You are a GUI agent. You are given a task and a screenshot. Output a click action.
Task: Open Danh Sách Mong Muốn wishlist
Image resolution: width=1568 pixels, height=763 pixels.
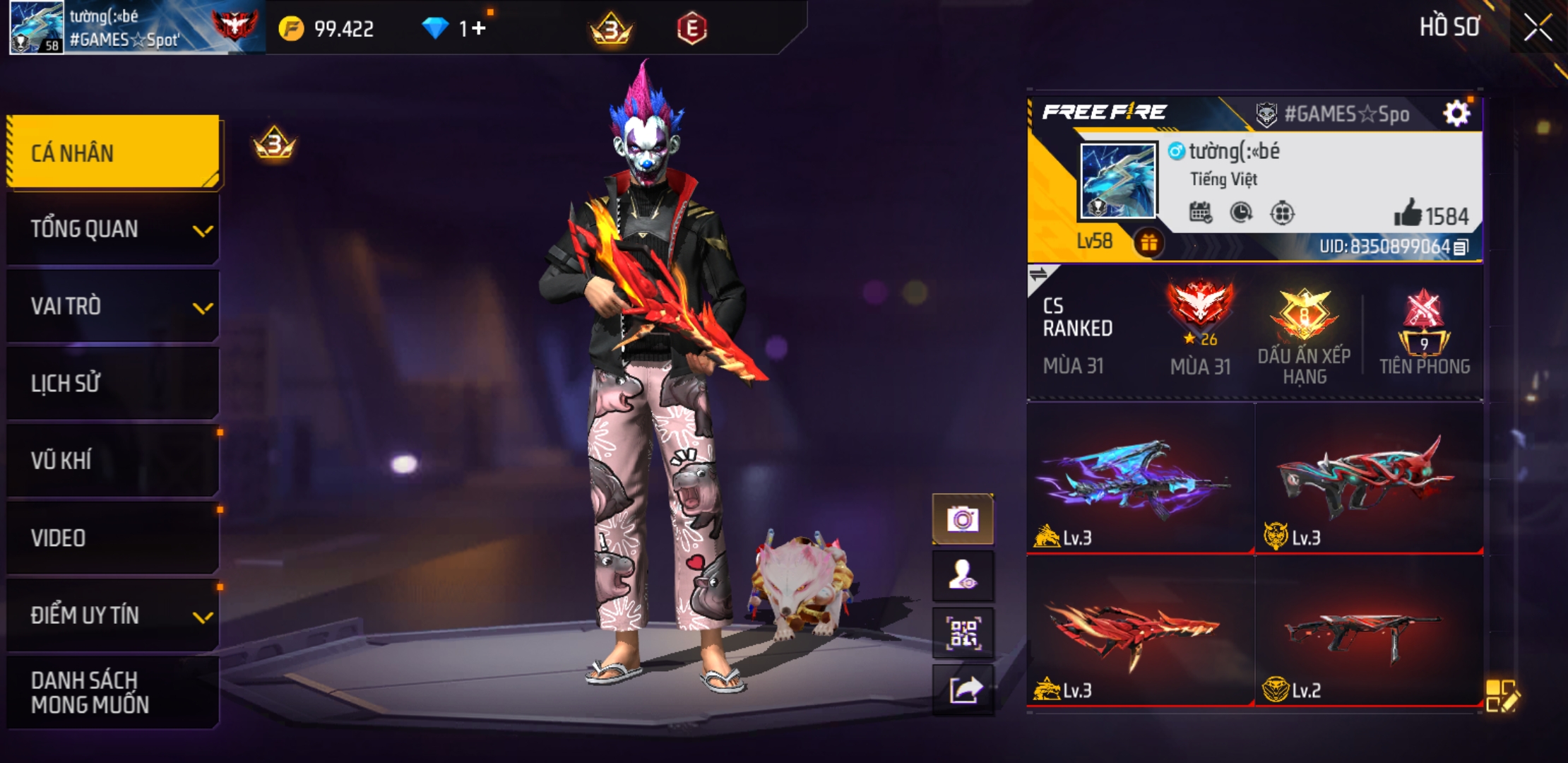click(113, 692)
